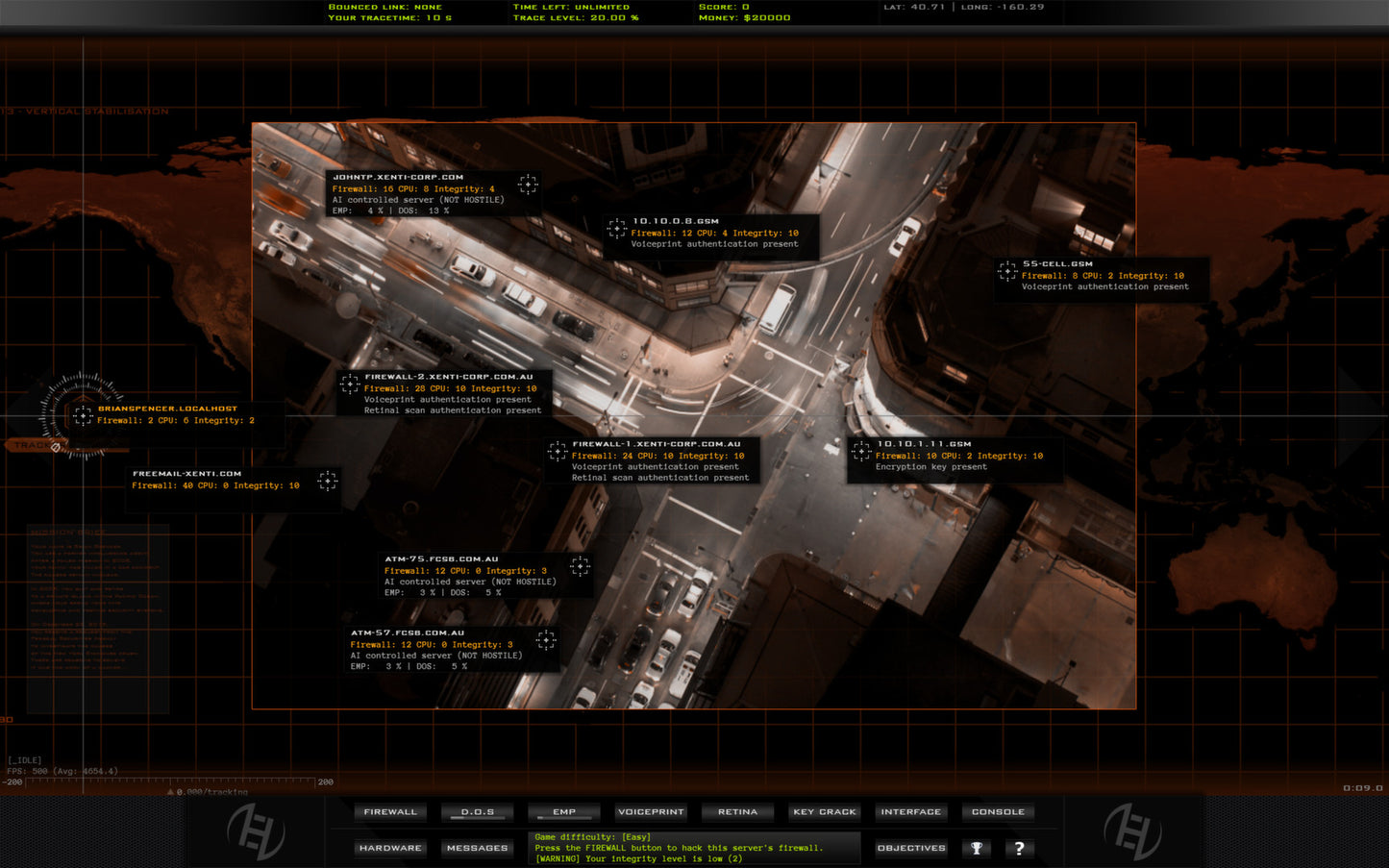Target the 10.10.0.8.gsm server reticle

pos(617,228)
